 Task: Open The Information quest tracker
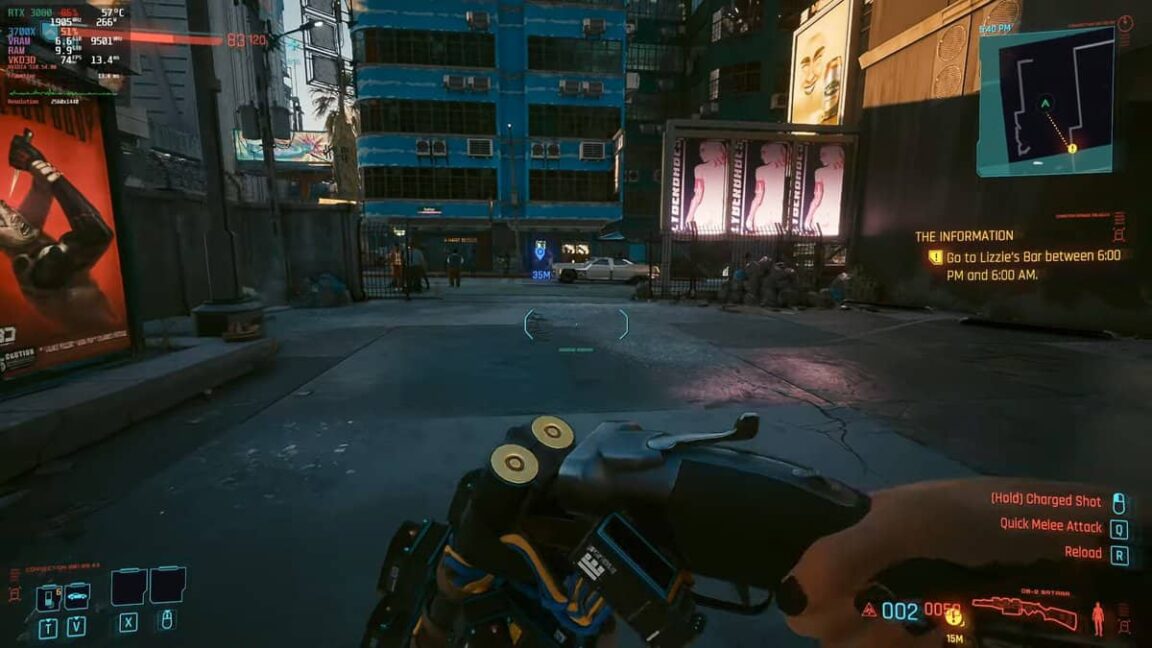964,236
